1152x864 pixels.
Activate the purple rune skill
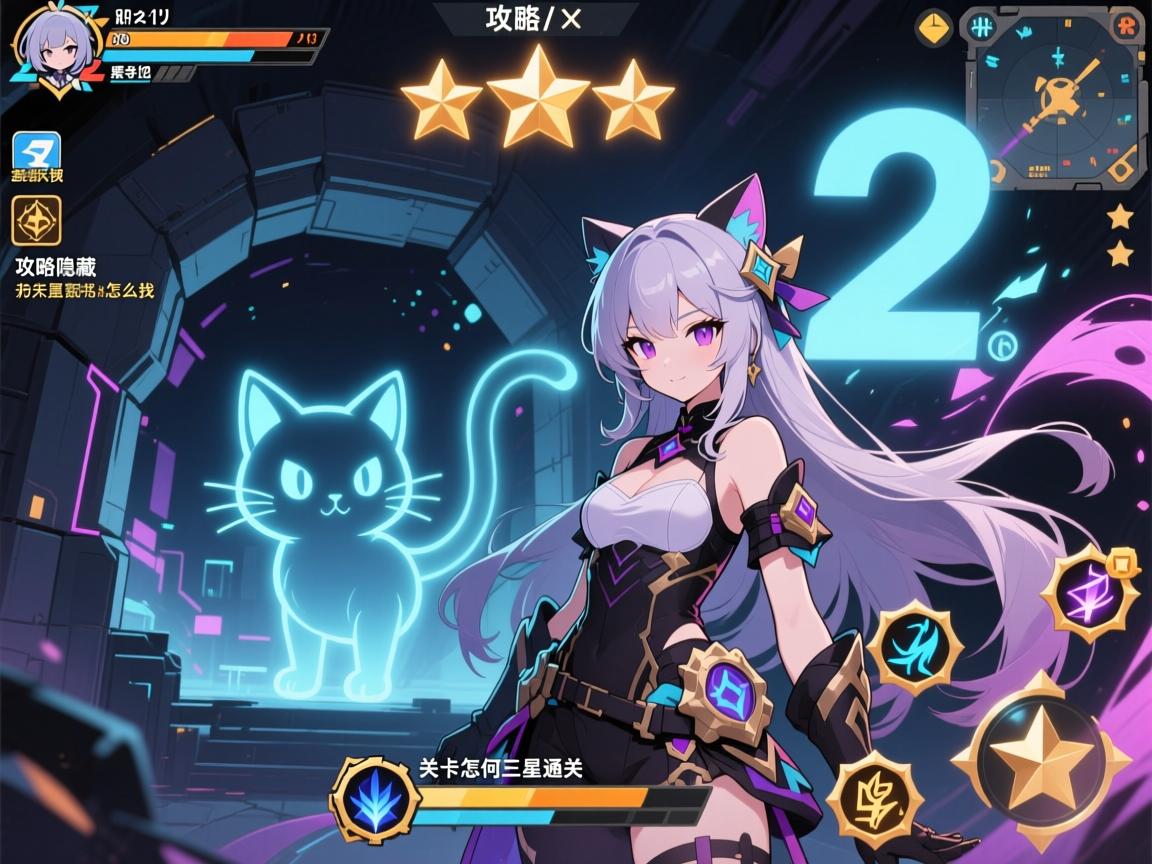point(1089,594)
